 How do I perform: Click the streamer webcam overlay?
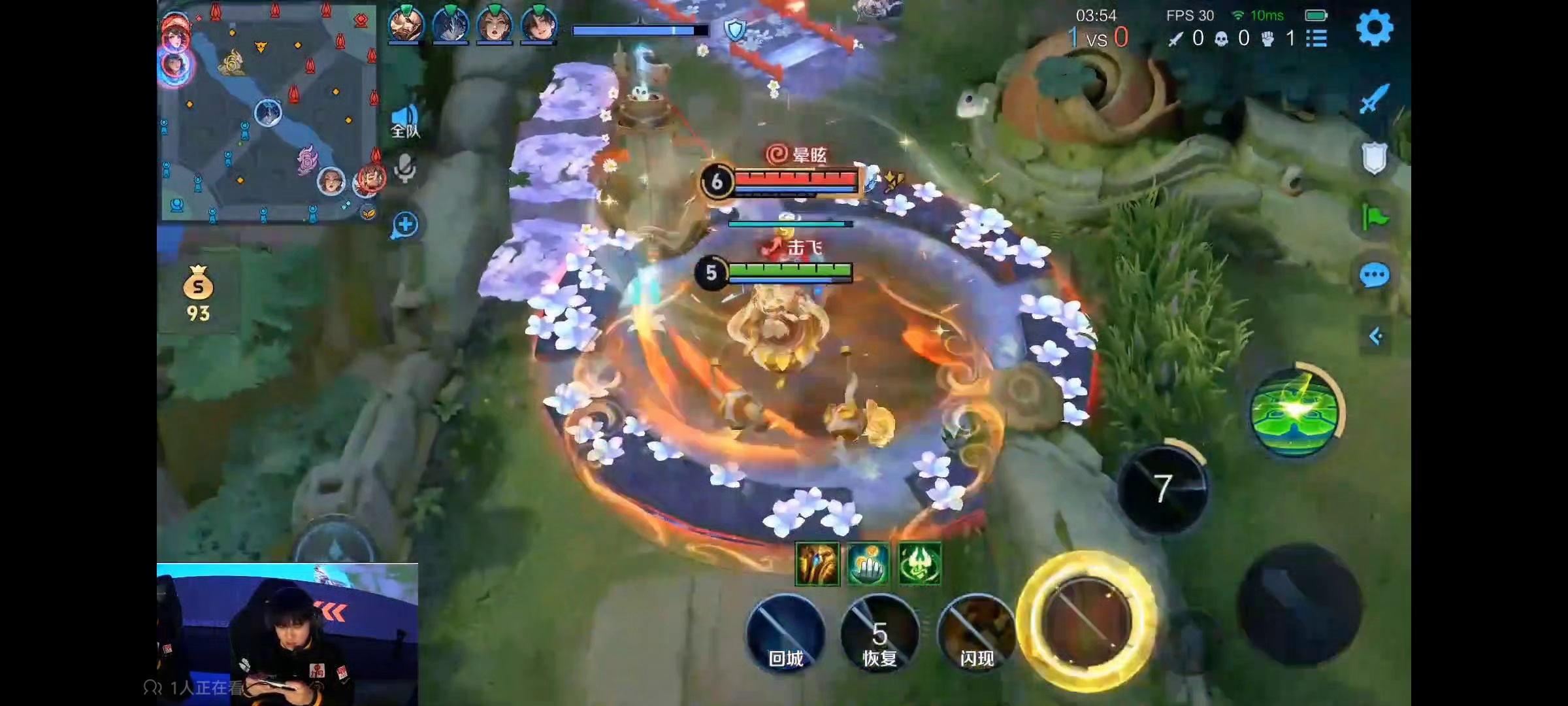287,634
